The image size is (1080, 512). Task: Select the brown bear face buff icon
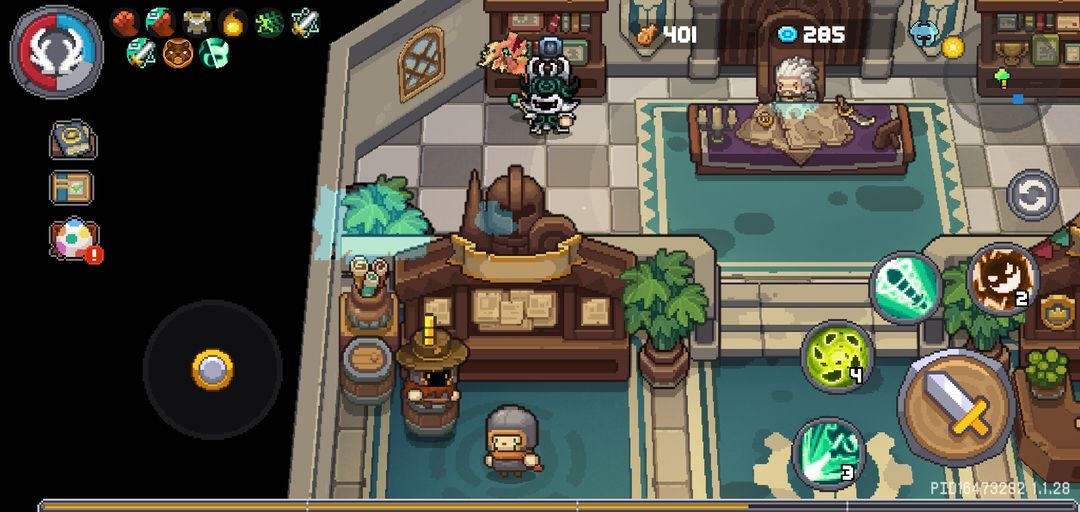[x=177, y=51]
